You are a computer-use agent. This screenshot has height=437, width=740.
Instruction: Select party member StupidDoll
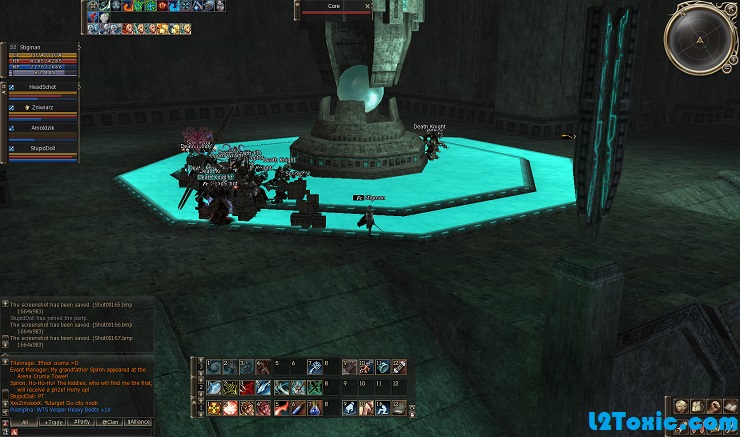tap(43, 147)
